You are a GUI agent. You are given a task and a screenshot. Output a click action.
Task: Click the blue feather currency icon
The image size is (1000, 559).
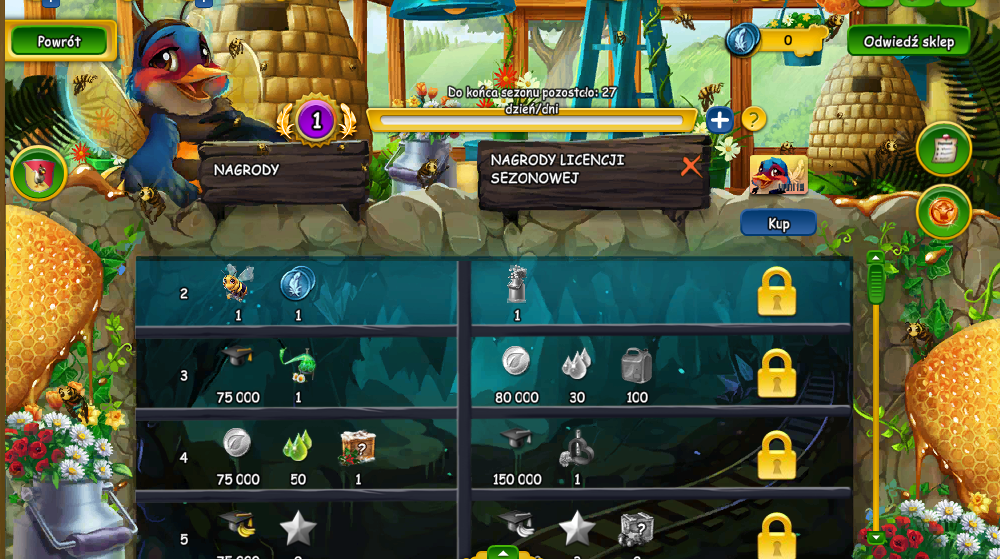click(x=742, y=40)
